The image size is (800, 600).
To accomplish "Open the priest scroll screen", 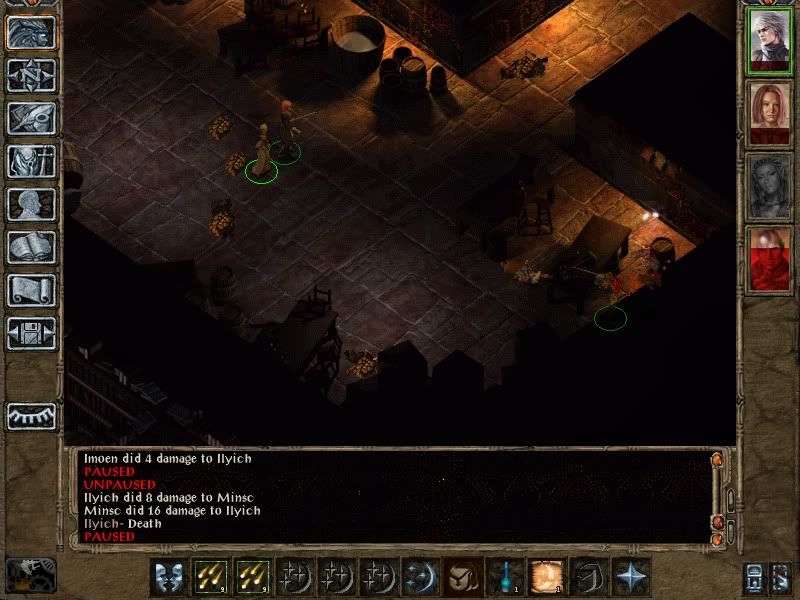I will click(x=31, y=290).
